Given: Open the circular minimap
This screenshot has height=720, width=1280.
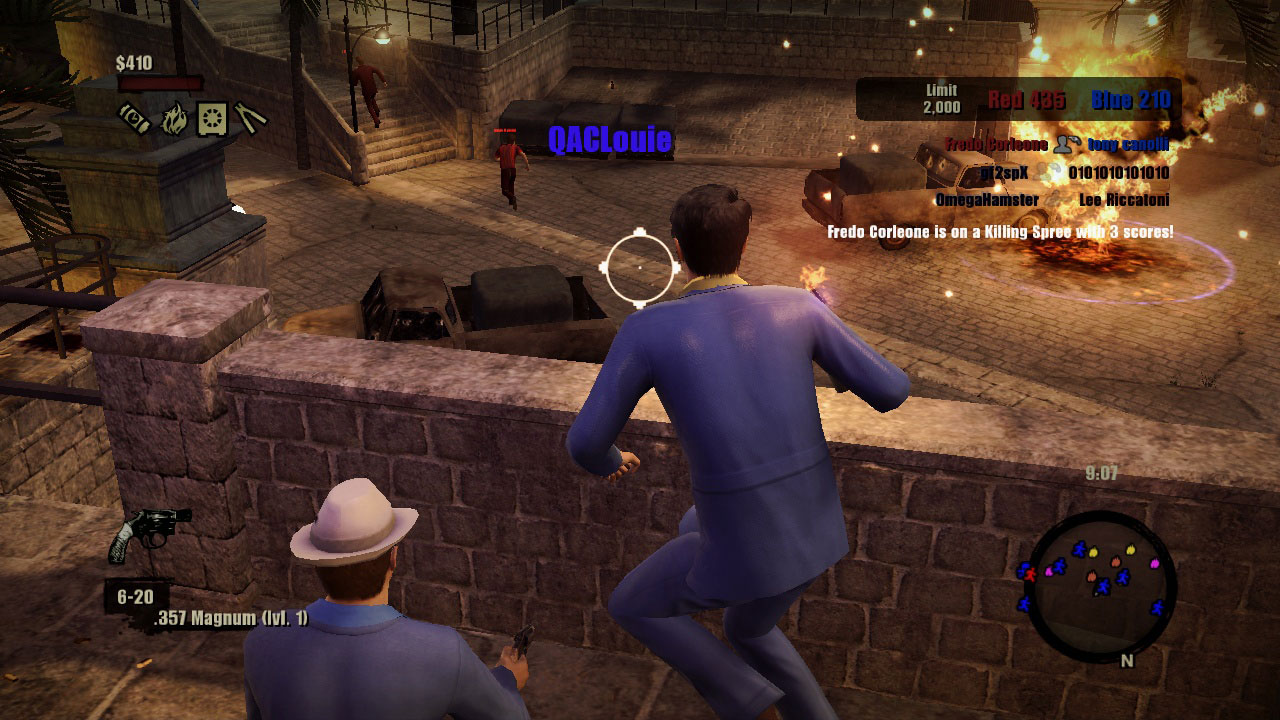Looking at the screenshot, I should (x=1102, y=583).
